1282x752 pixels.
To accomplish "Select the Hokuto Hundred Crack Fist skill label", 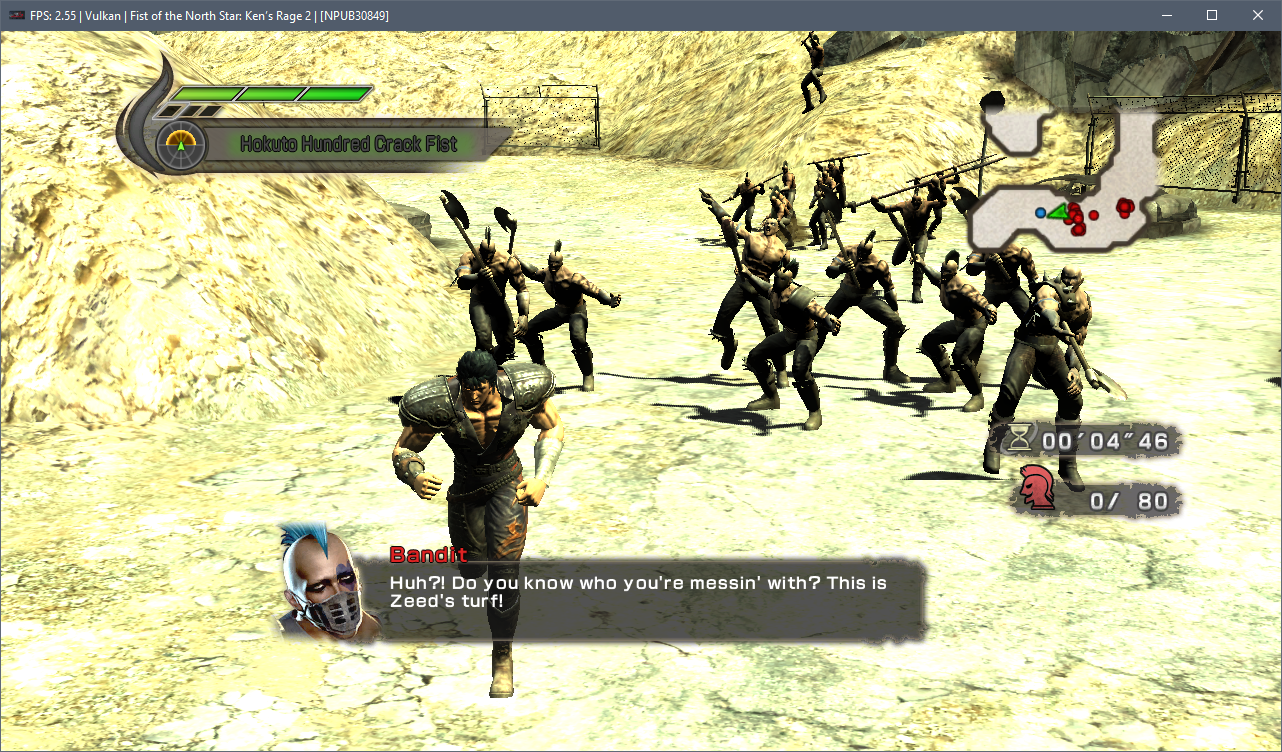I will pyautogui.click(x=348, y=144).
